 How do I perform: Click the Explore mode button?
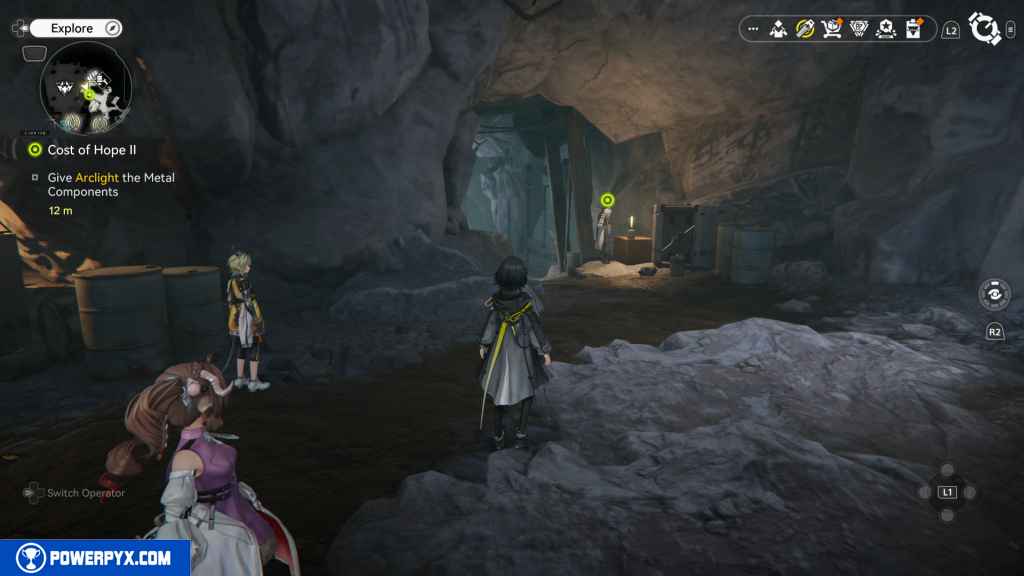[x=74, y=28]
